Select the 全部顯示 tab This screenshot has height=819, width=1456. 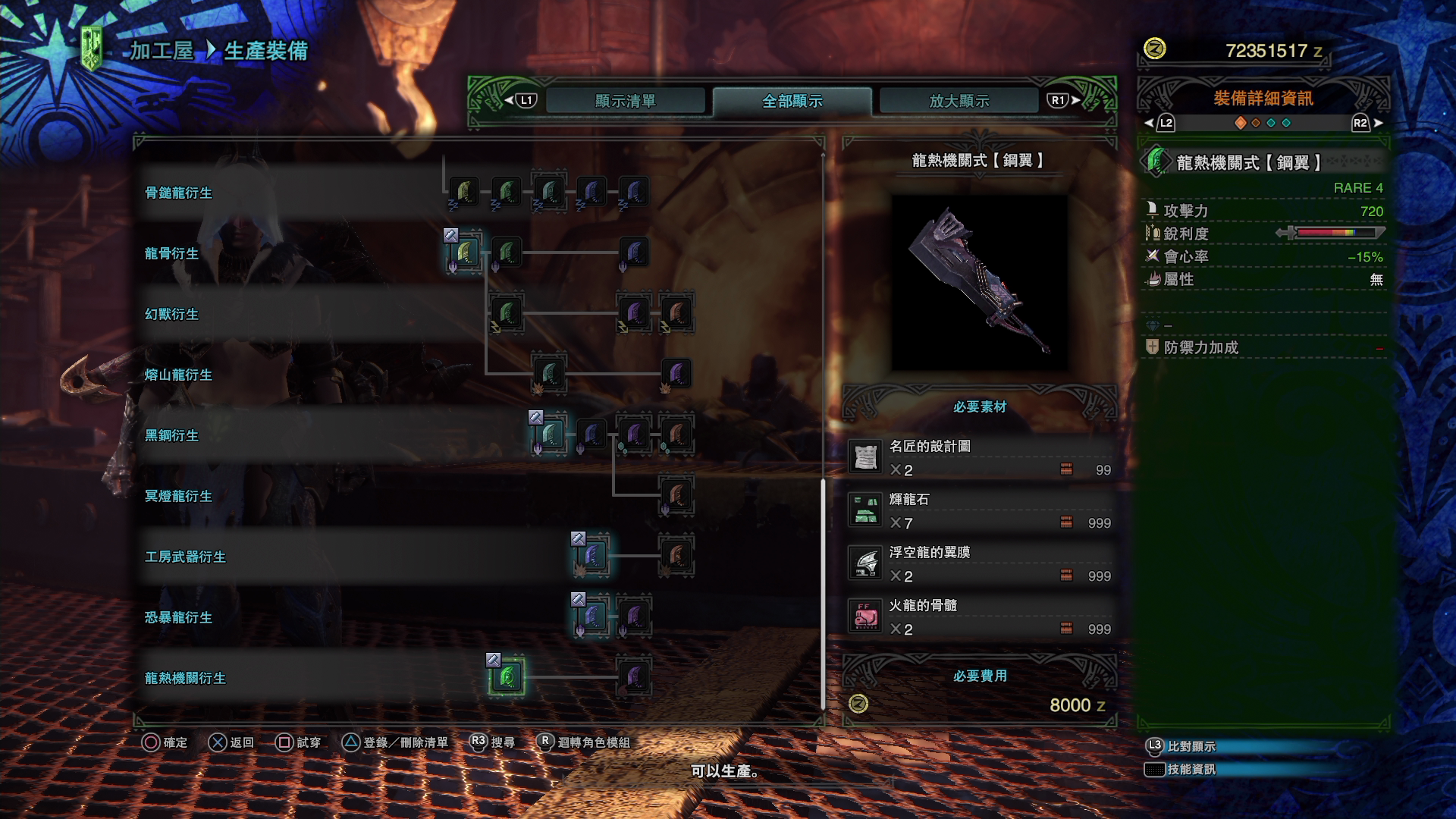click(792, 101)
